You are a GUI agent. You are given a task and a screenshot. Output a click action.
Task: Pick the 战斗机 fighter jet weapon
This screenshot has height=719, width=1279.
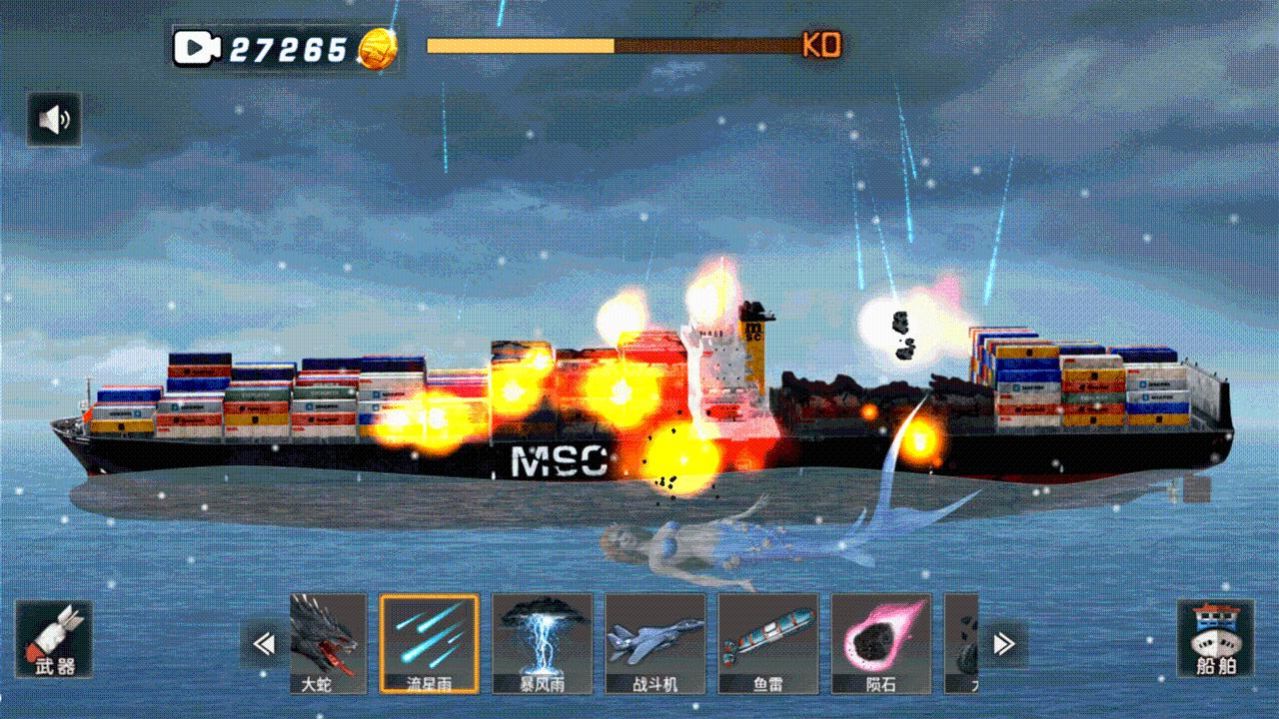coord(655,643)
